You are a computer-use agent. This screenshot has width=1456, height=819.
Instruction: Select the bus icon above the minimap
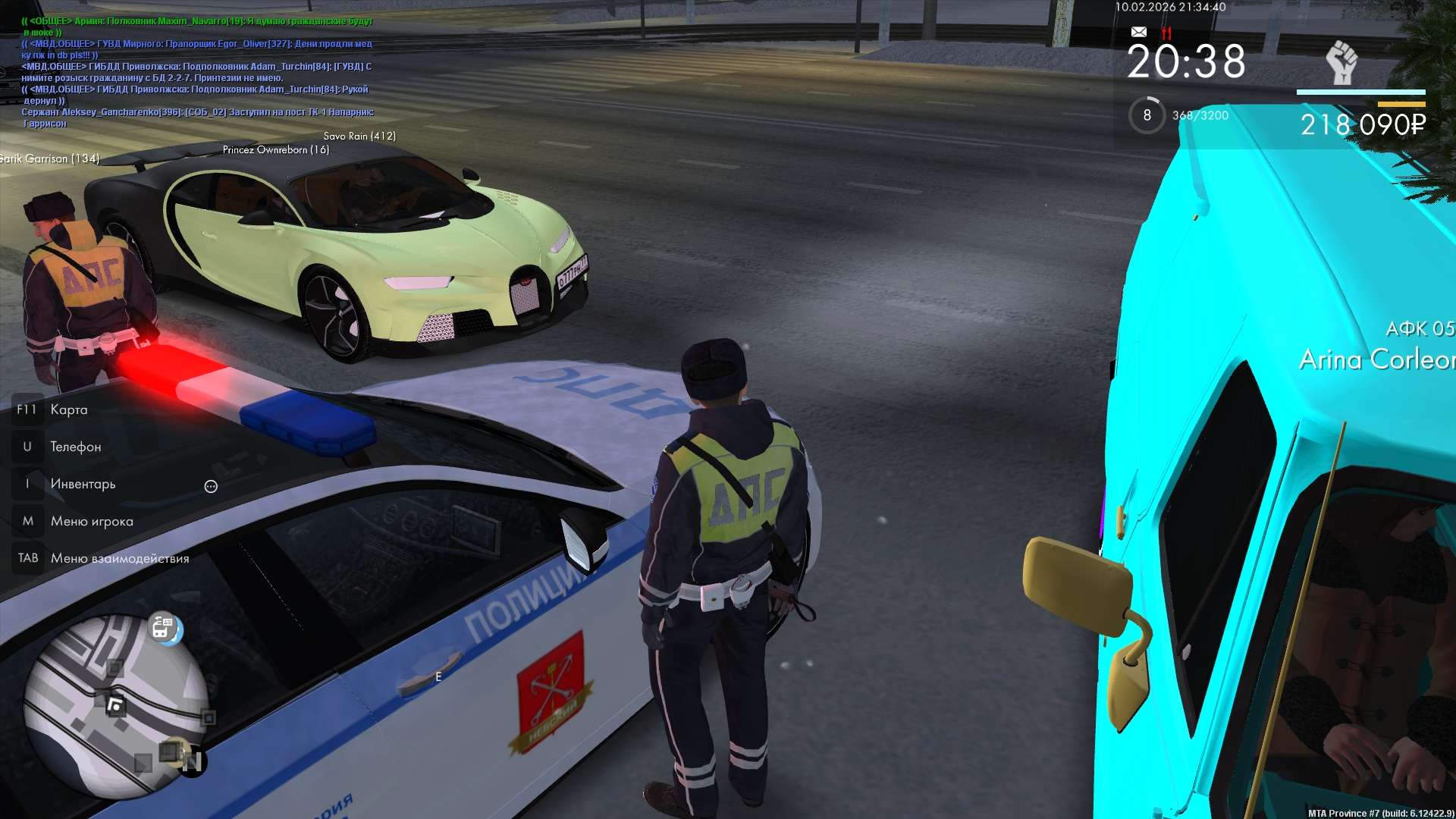(165, 628)
